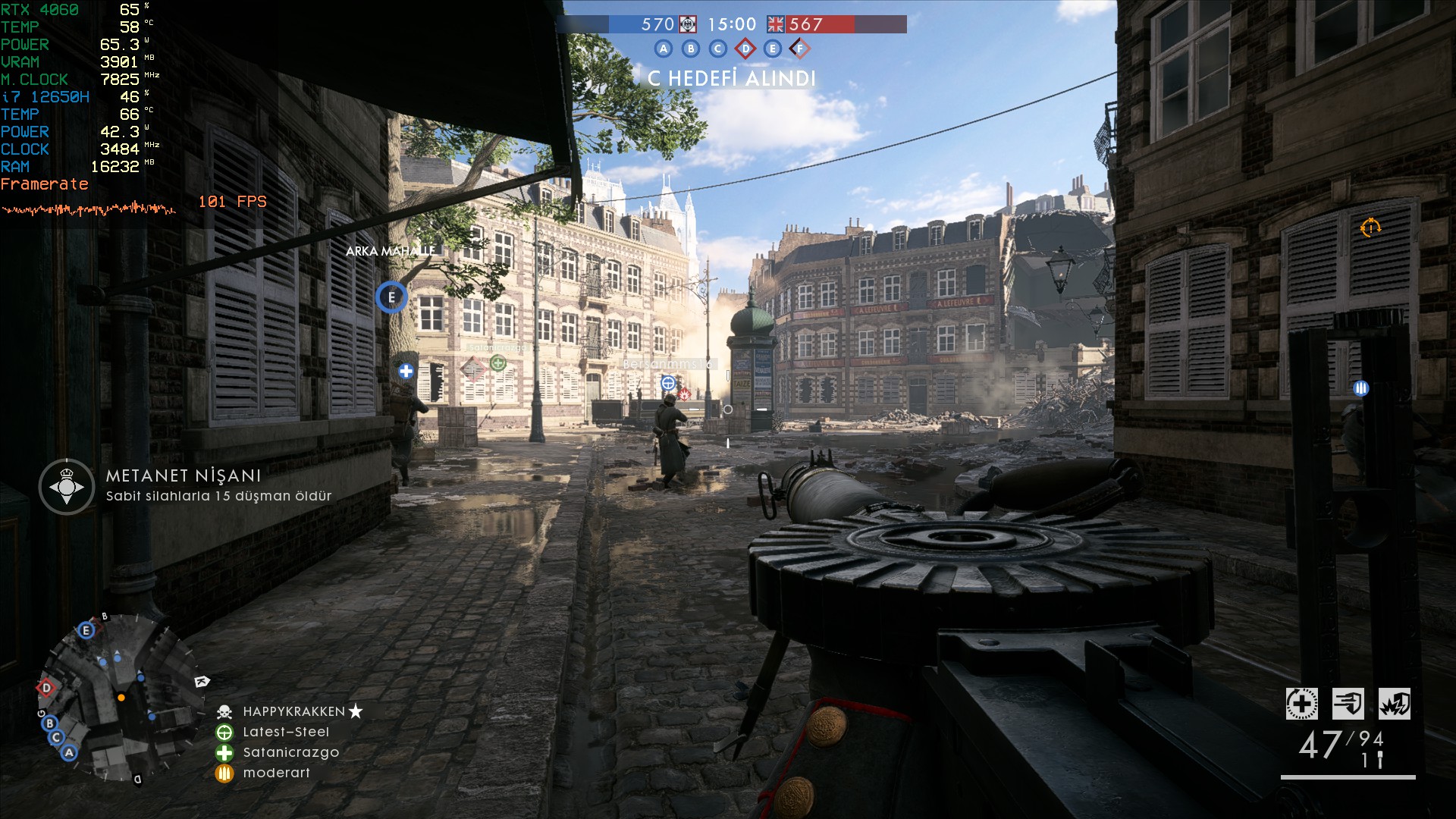
Task: Activate the explosive grenade gadget icon
Action: [x=1394, y=704]
